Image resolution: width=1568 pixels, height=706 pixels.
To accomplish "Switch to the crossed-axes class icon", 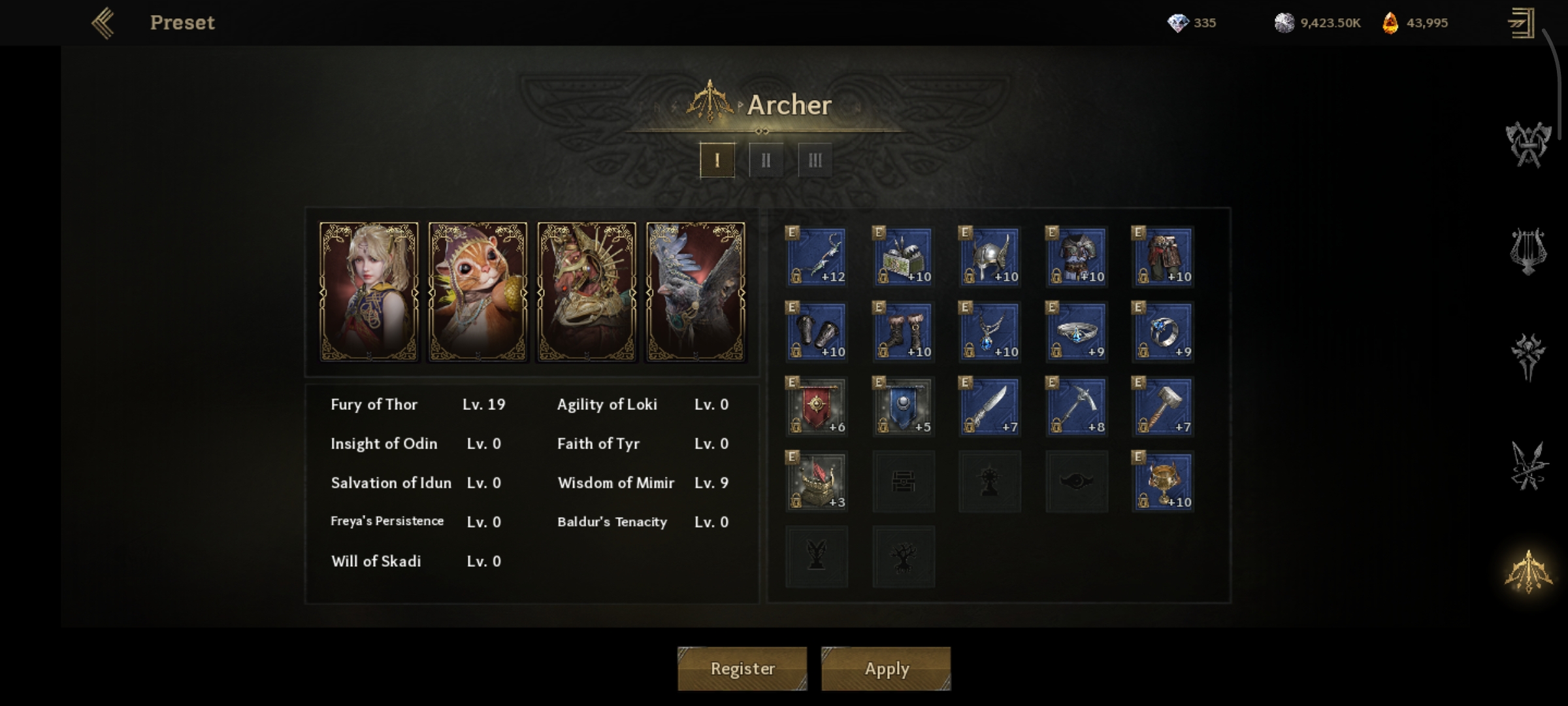I will click(x=1528, y=144).
